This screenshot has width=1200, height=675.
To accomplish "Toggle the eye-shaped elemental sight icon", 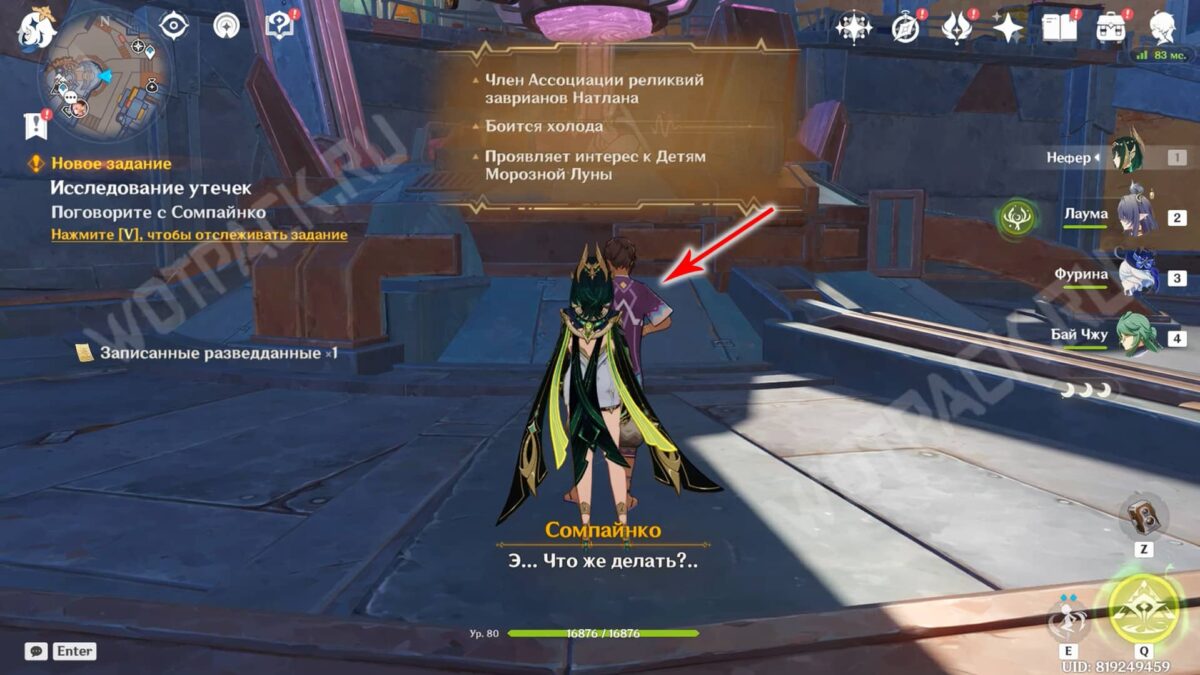I will [174, 26].
